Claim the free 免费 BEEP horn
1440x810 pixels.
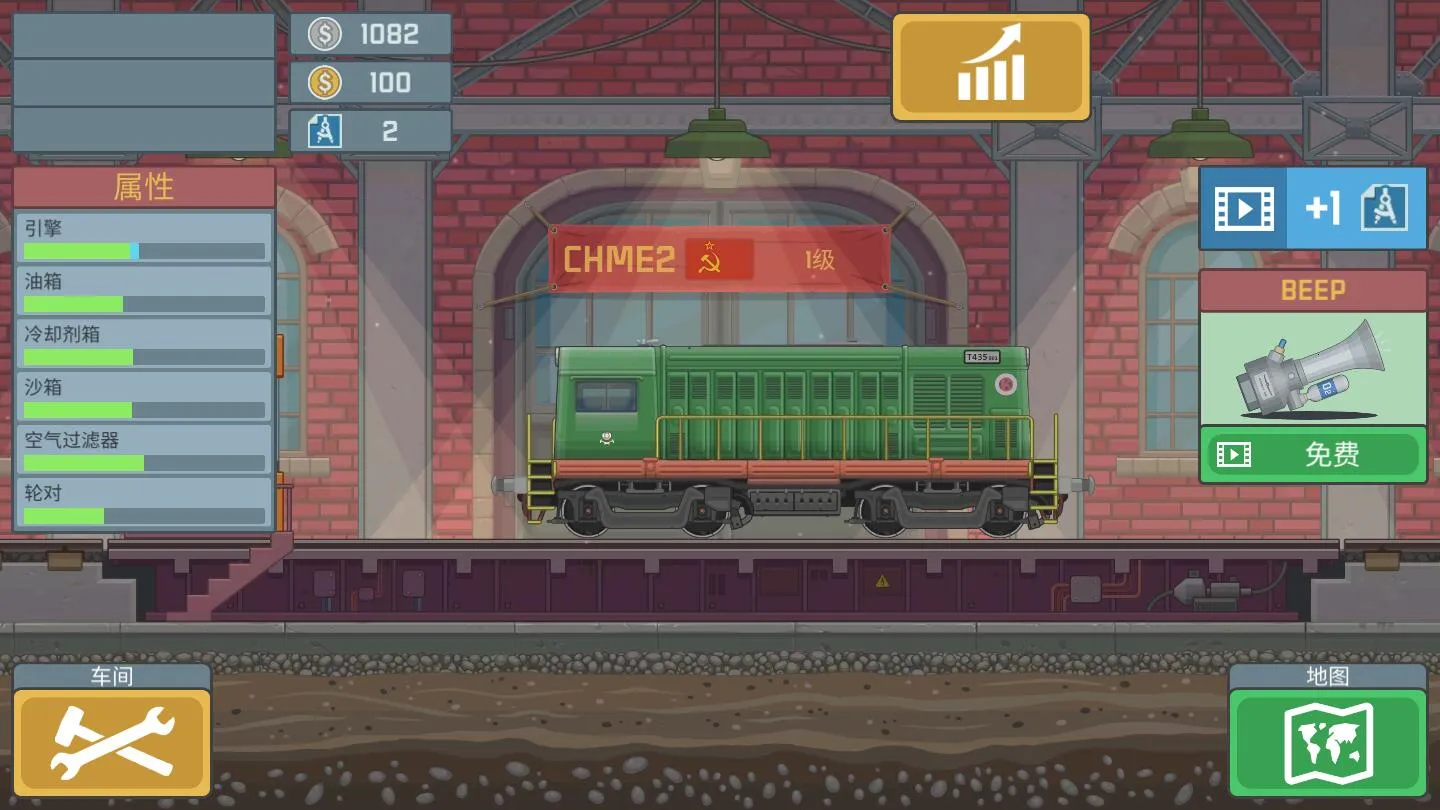1312,455
